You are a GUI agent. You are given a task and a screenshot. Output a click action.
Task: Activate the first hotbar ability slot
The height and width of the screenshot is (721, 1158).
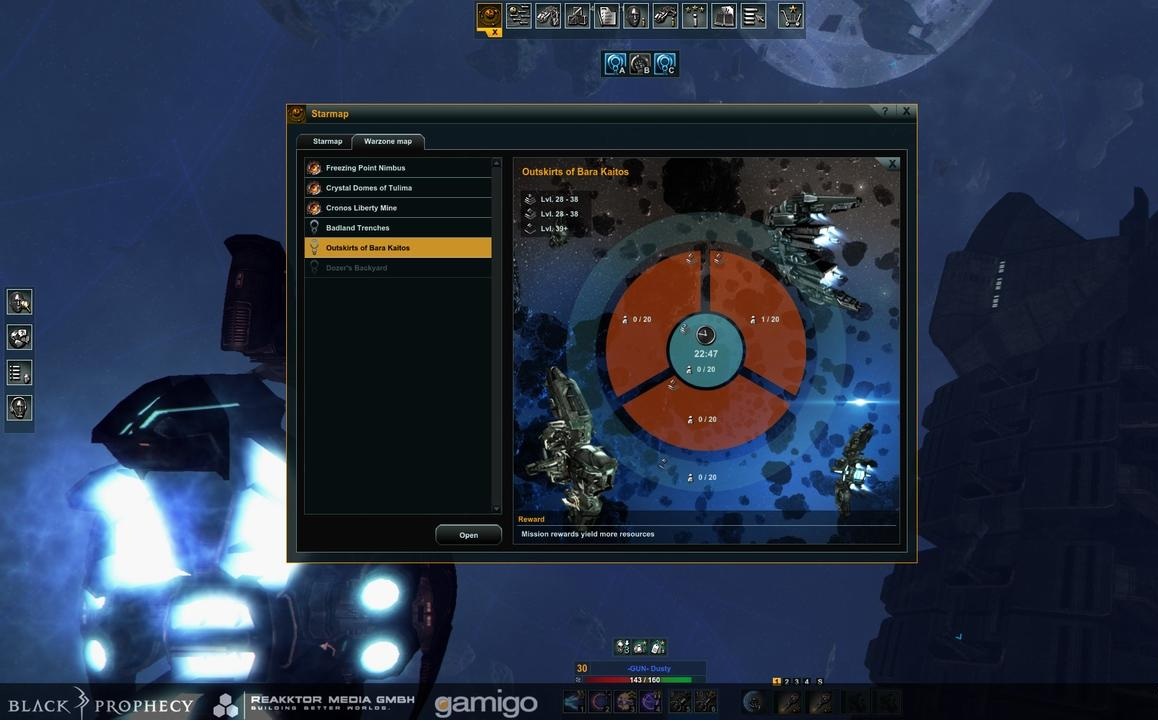574,702
